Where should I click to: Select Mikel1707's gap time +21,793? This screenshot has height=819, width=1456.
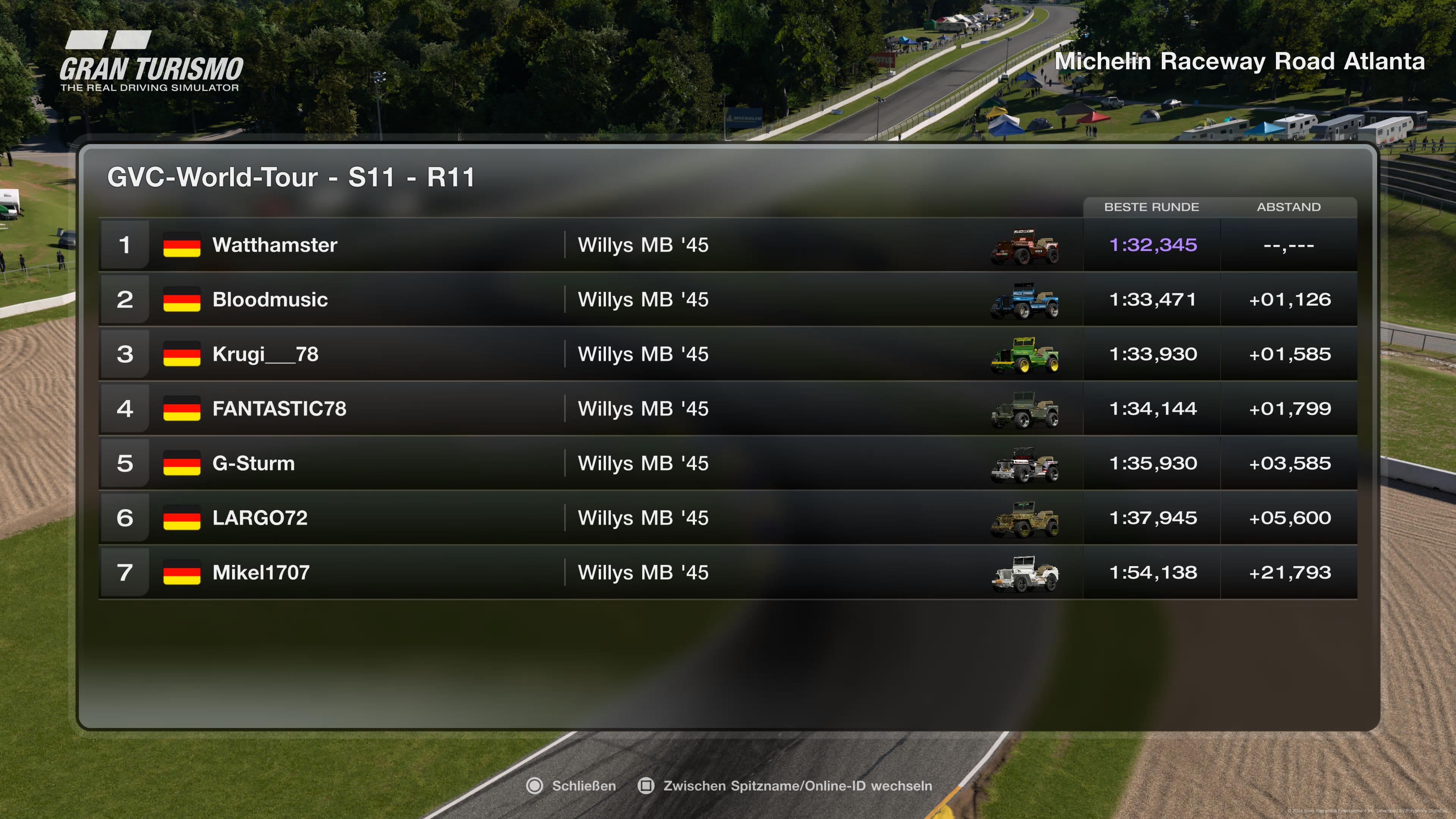(x=1290, y=572)
